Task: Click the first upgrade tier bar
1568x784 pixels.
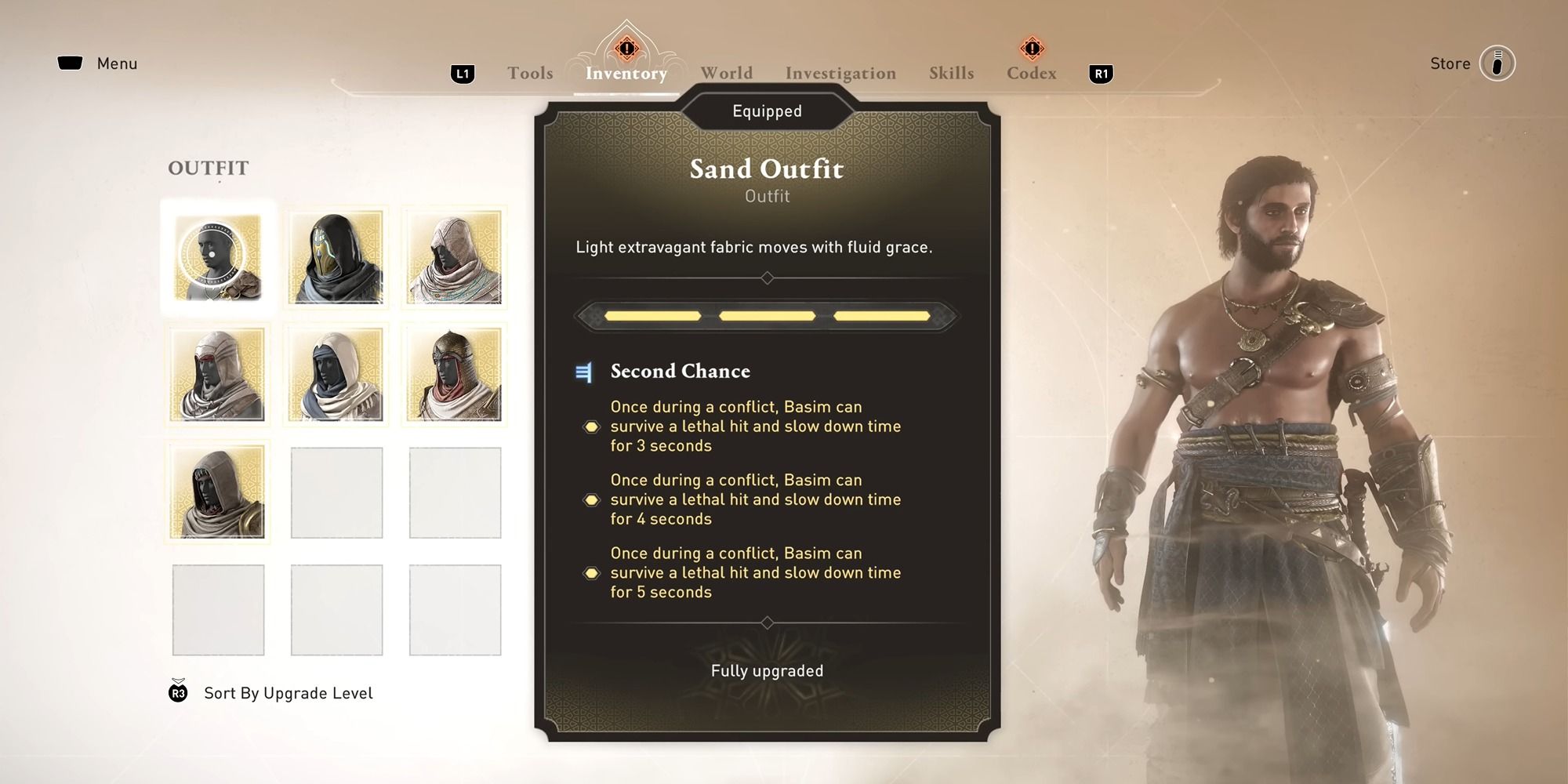Action: click(651, 316)
